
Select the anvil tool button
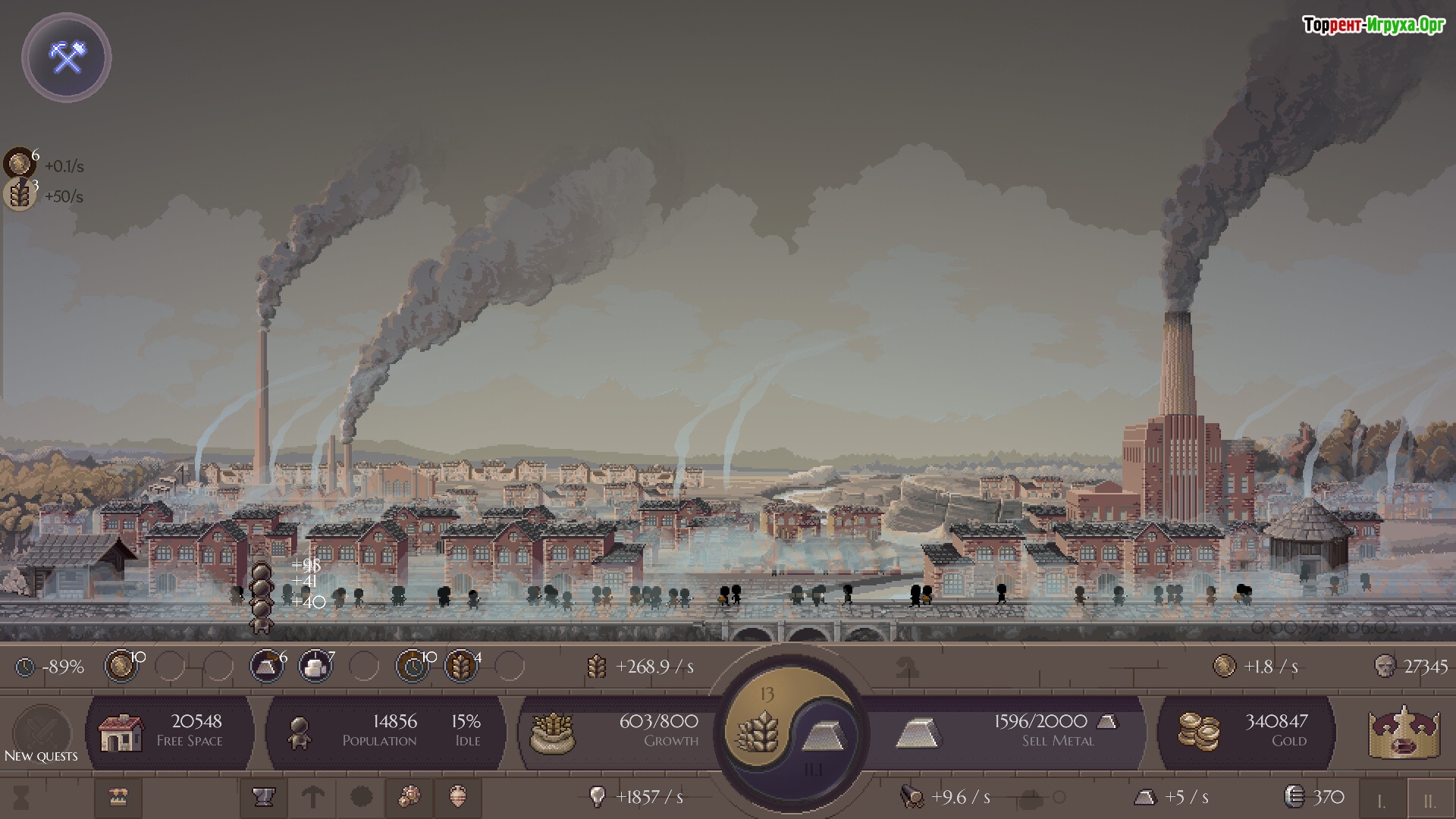pos(263,797)
